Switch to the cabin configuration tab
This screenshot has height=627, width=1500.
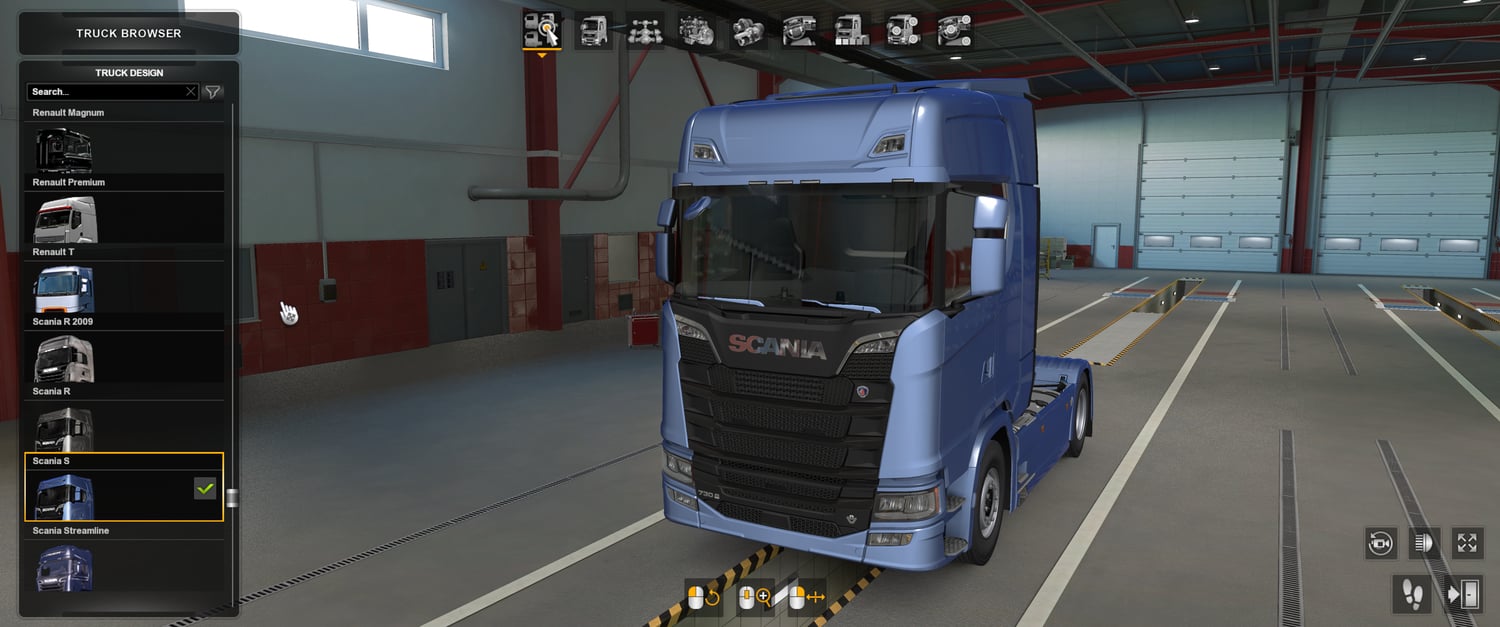pos(594,30)
